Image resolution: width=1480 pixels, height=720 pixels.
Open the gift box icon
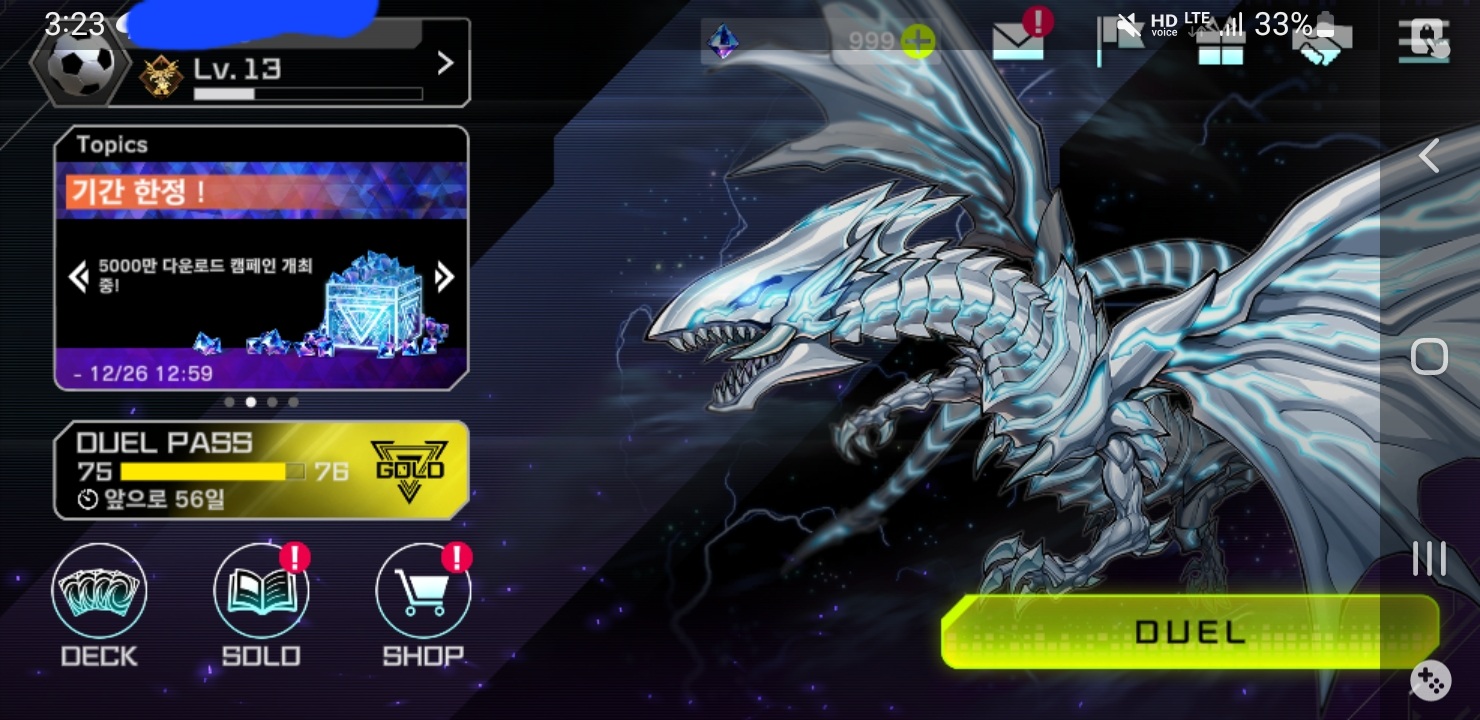click(x=1220, y=44)
